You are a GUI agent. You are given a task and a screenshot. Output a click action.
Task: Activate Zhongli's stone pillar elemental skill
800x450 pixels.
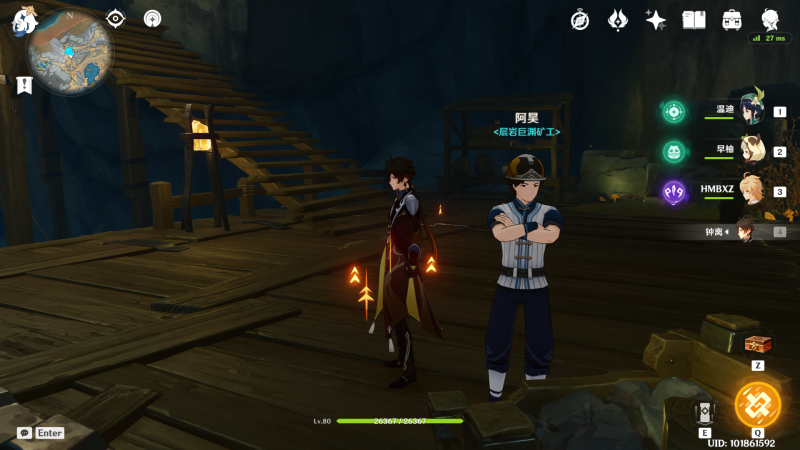[705, 411]
